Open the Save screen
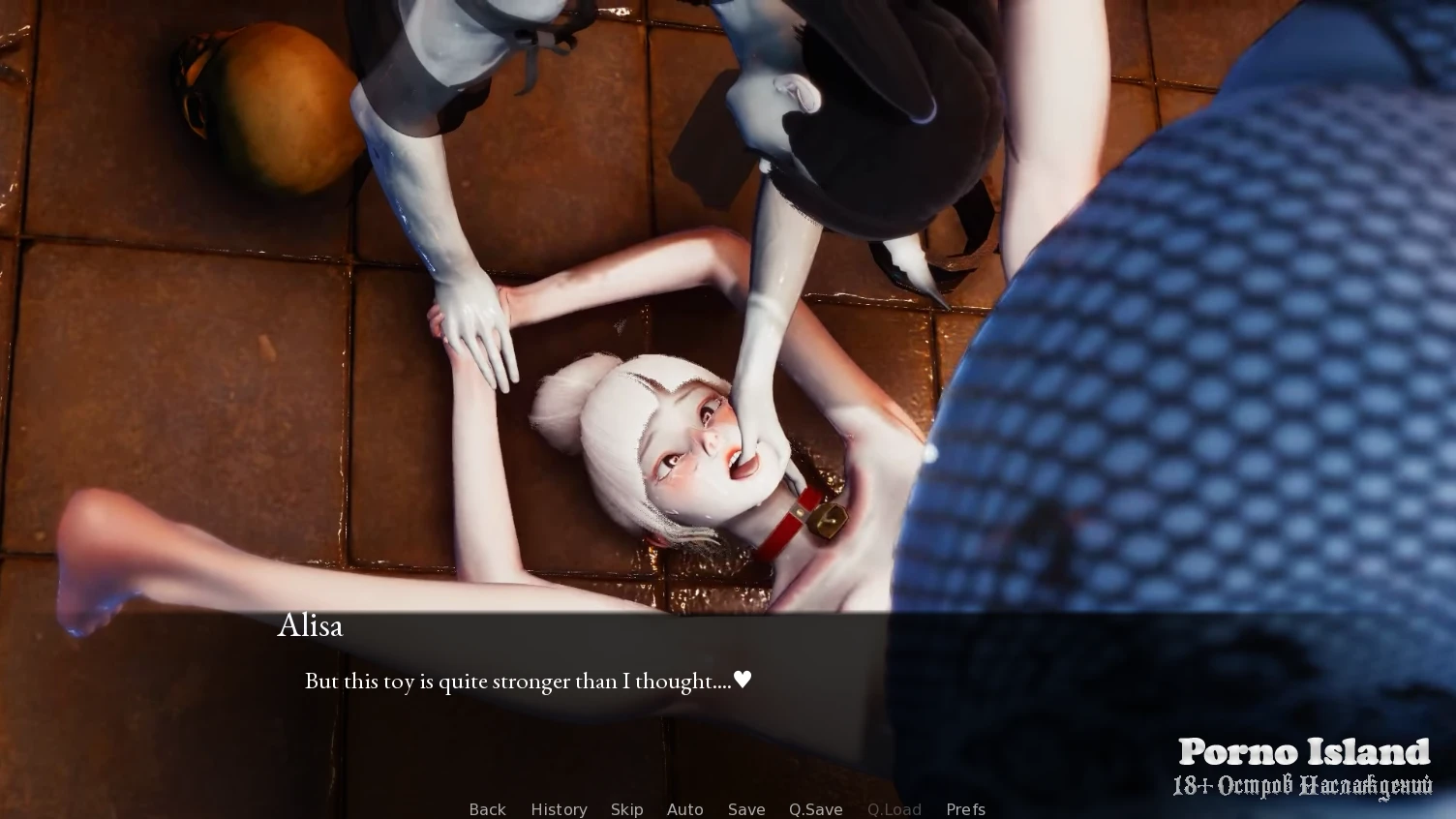The width and height of the screenshot is (1456, 819). click(746, 809)
